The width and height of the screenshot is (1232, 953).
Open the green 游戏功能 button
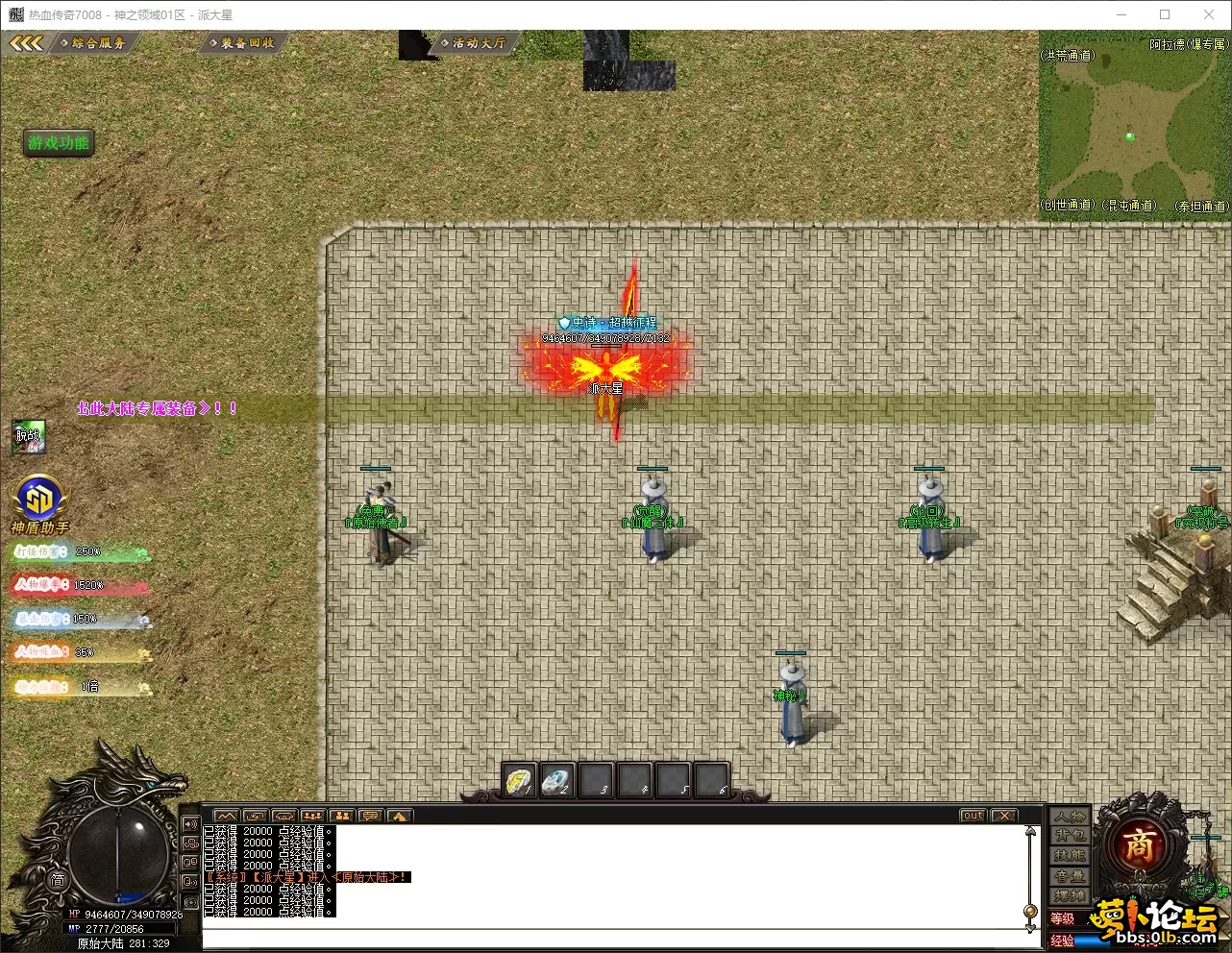(x=59, y=143)
